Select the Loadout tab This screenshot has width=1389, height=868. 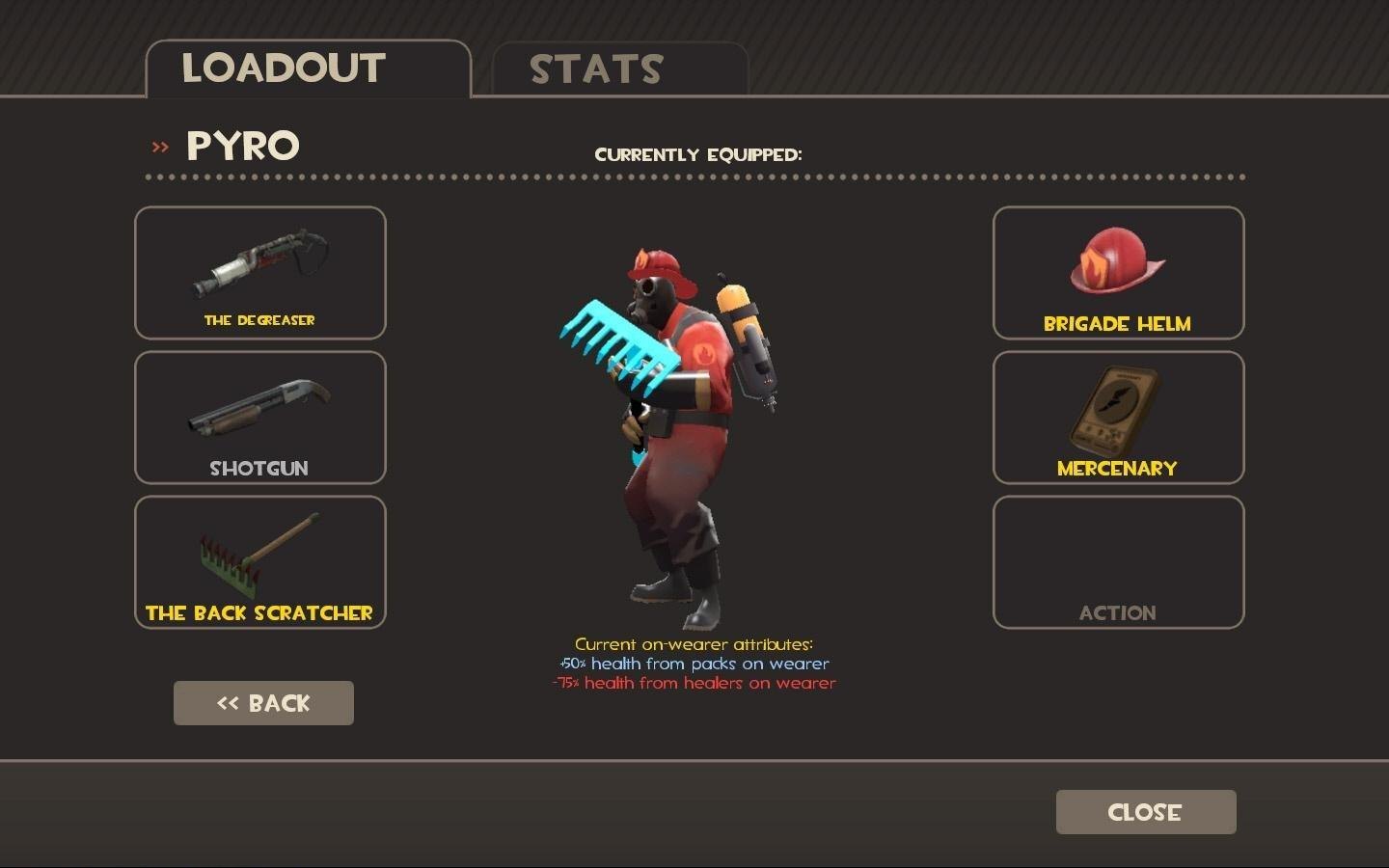coord(307,69)
